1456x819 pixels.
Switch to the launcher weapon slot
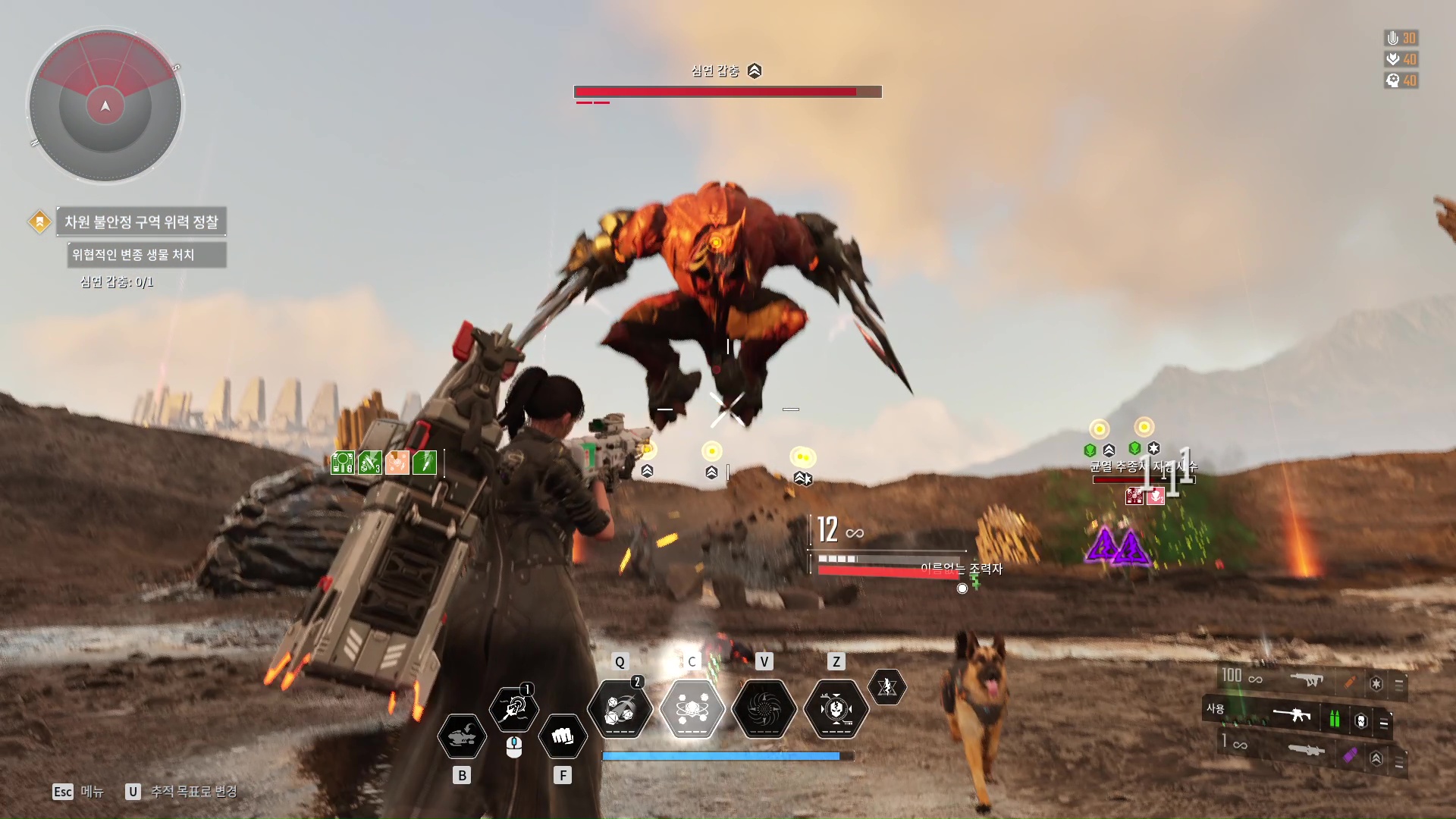(1306, 750)
